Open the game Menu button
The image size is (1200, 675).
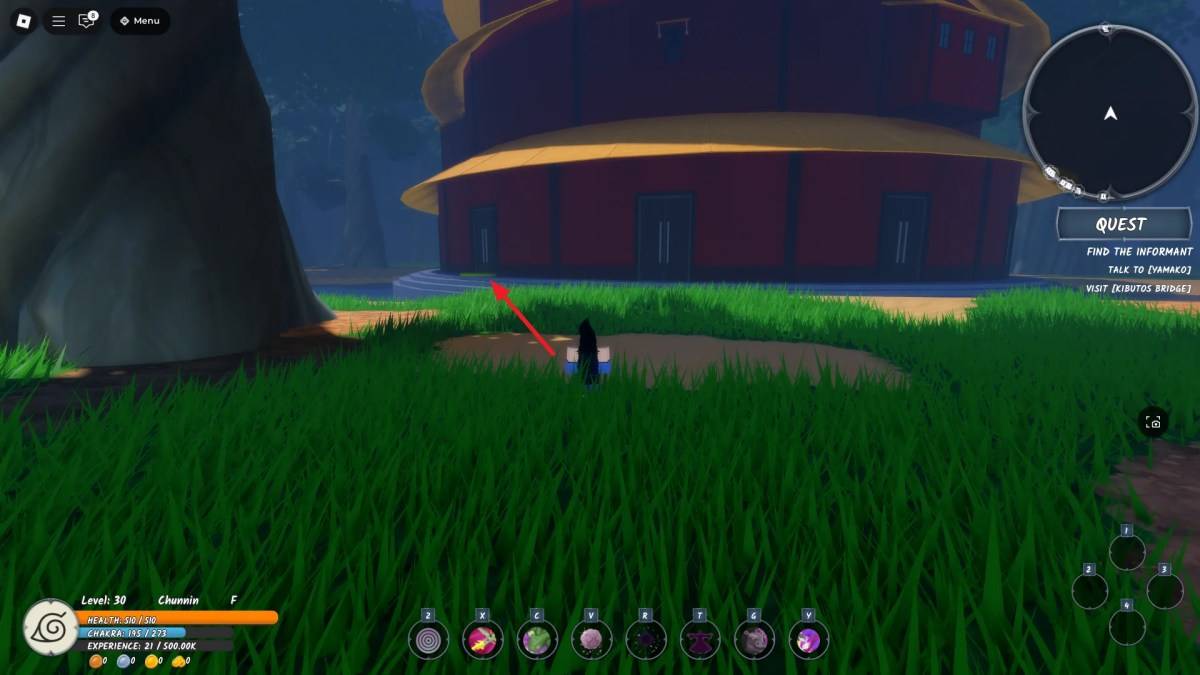pos(140,21)
